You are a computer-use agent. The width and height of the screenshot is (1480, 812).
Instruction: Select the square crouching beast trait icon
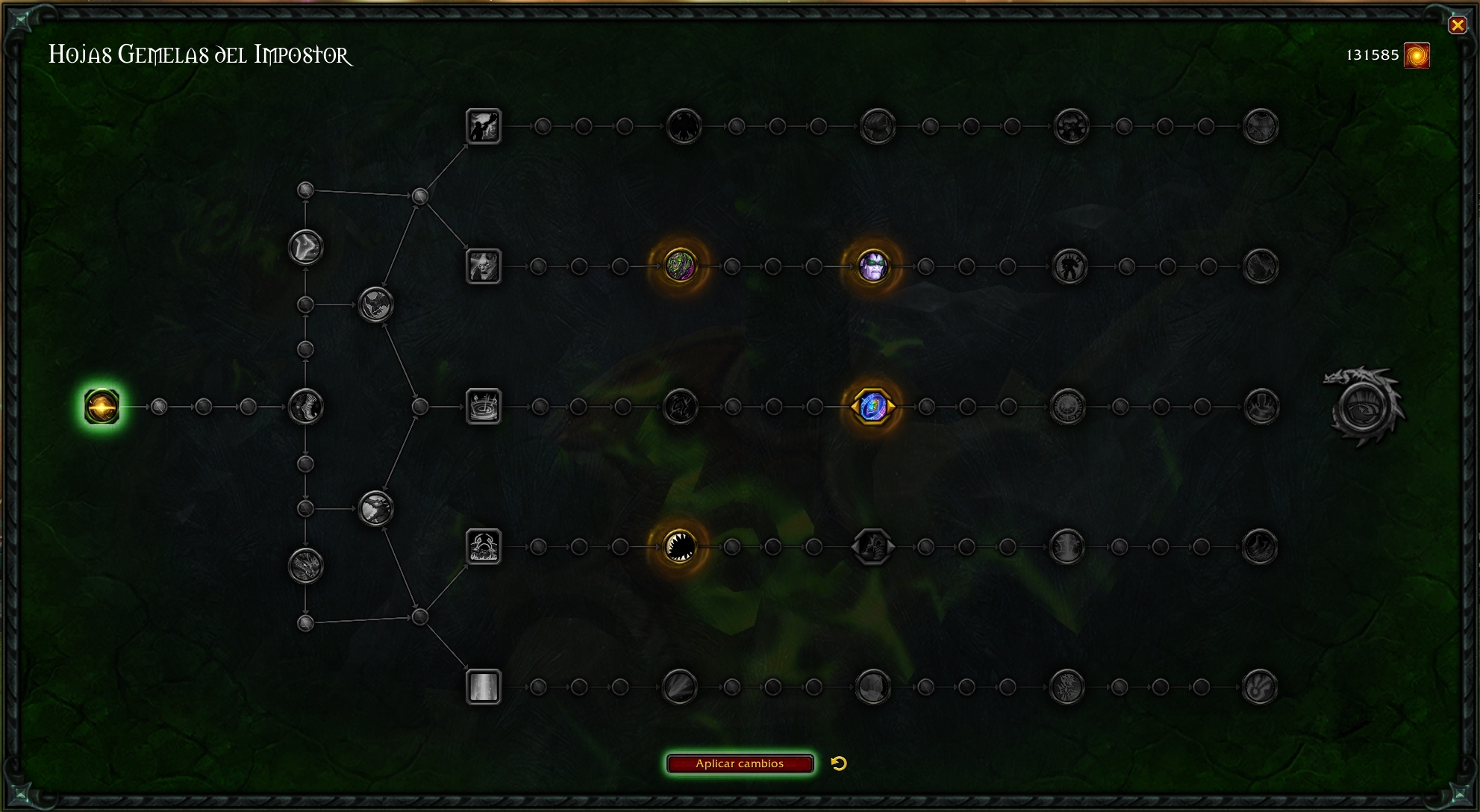(484, 546)
